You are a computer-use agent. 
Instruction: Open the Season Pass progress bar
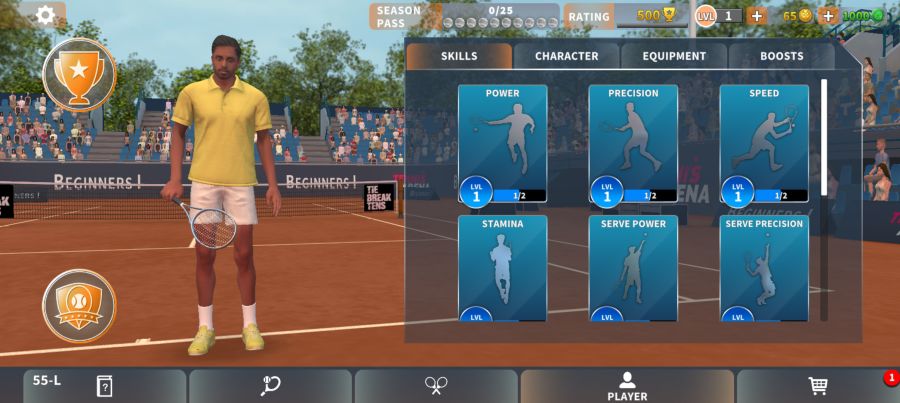(500, 16)
